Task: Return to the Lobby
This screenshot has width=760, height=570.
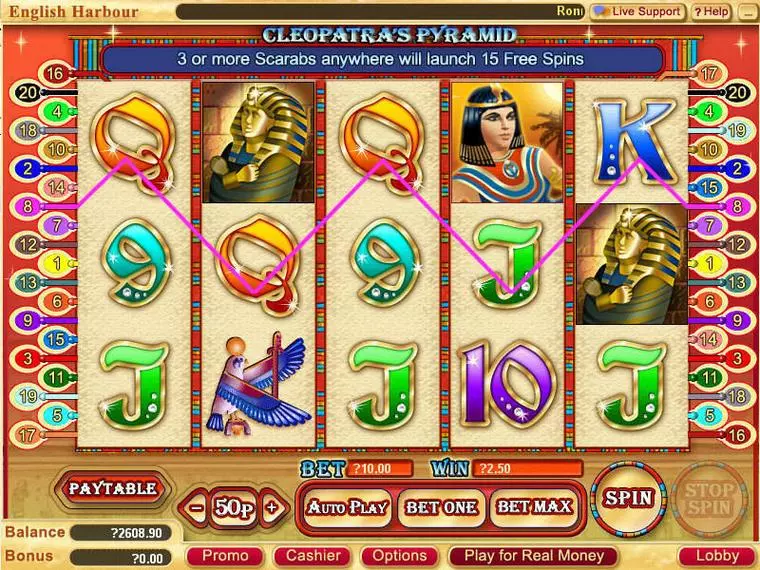Action: pyautogui.click(x=717, y=556)
